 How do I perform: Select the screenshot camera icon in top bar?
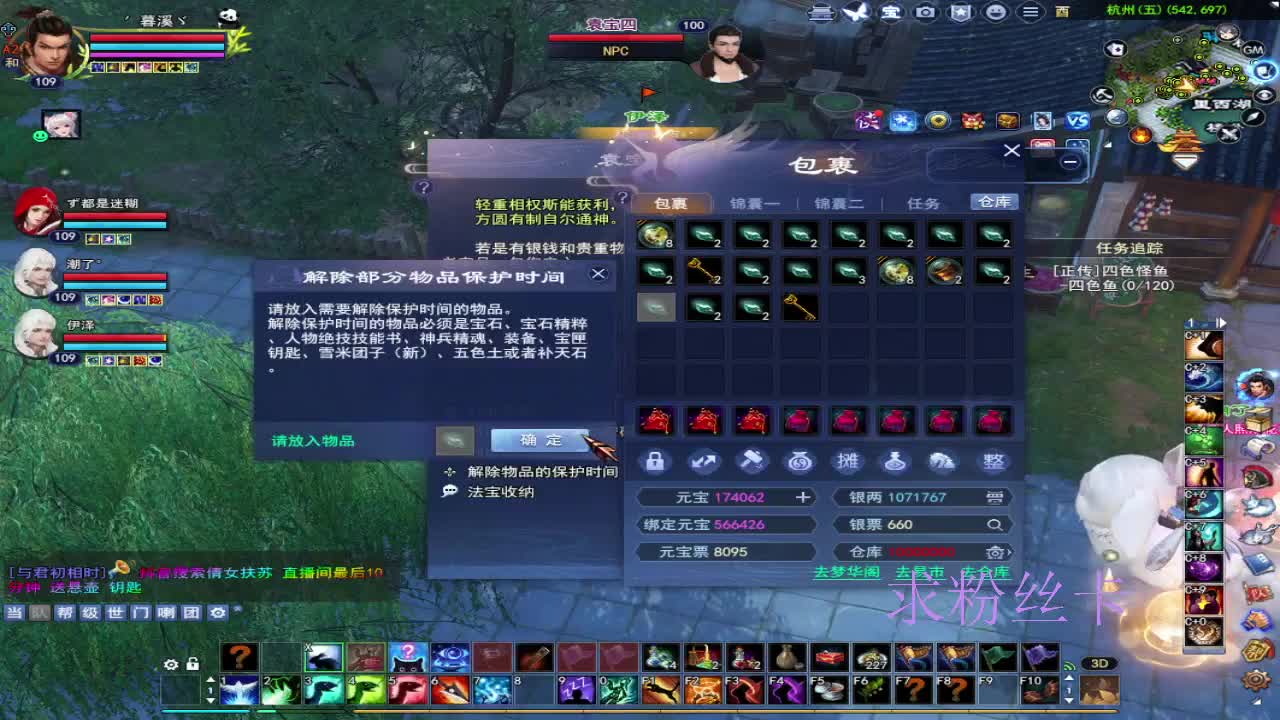coord(925,12)
